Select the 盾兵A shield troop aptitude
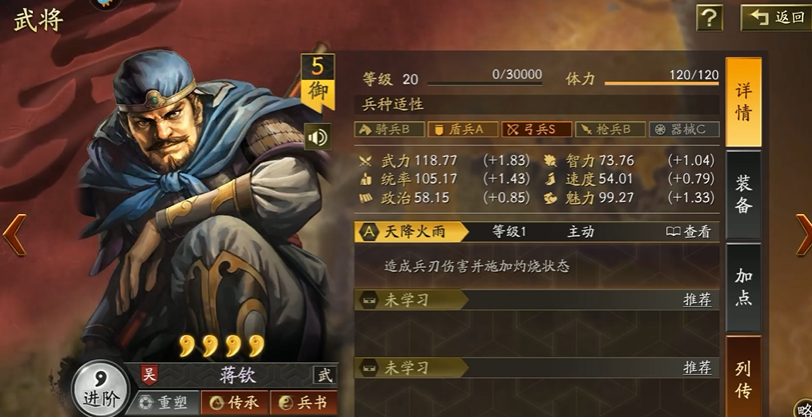The height and width of the screenshot is (417, 812). click(x=462, y=129)
